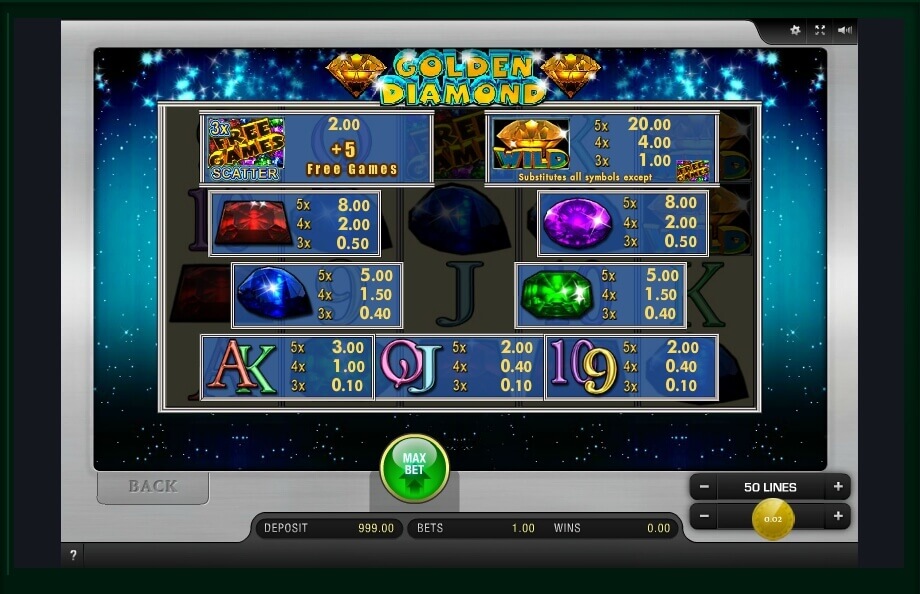Screen dimensions: 920x594
Task: Decrease the number of lines
Action: pyautogui.click(x=704, y=487)
